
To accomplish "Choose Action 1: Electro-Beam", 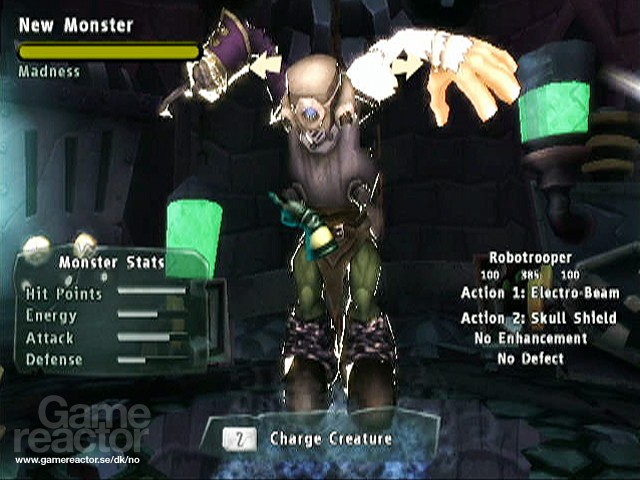I will tap(539, 293).
